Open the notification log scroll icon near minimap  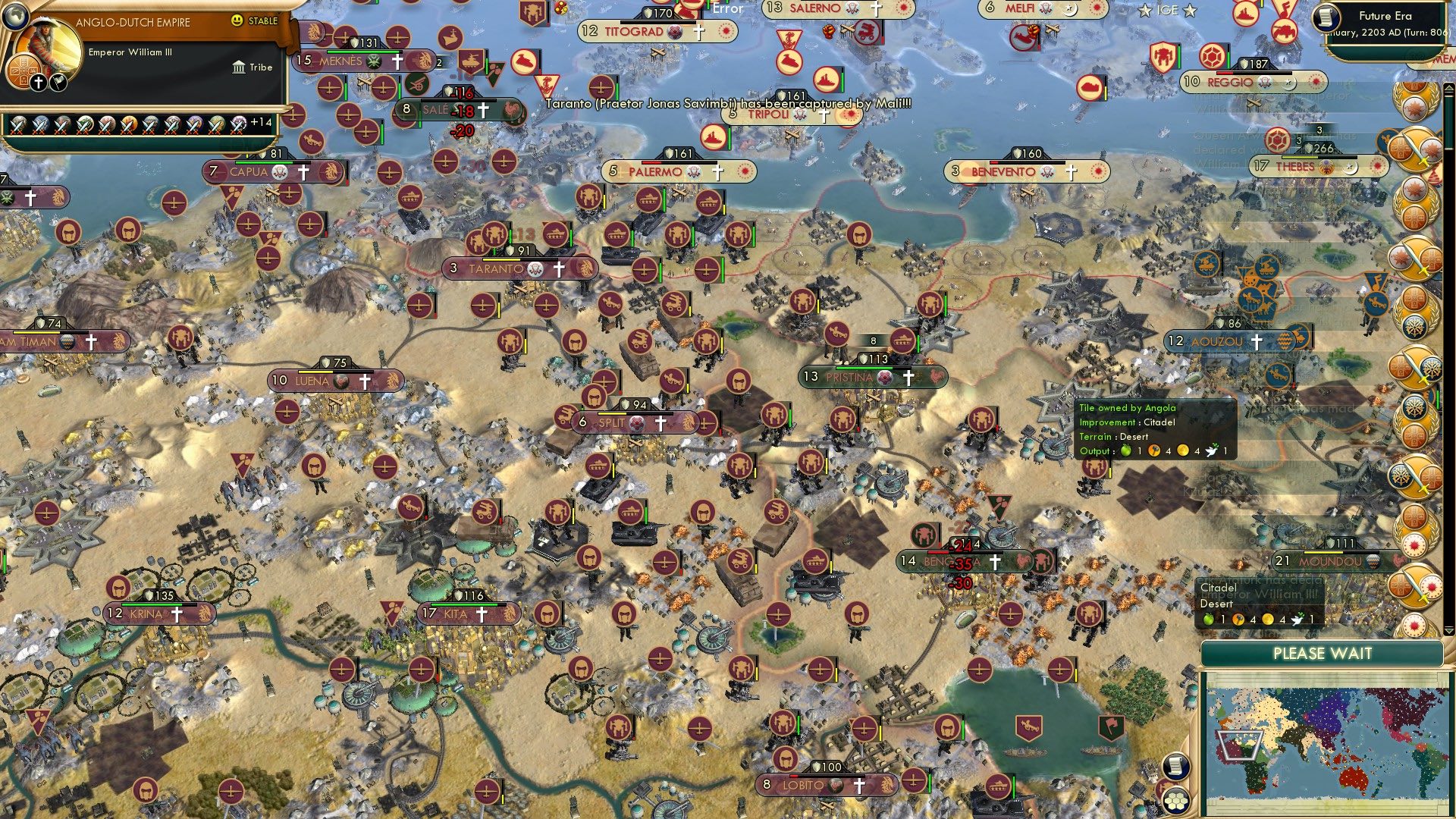[x=1175, y=767]
